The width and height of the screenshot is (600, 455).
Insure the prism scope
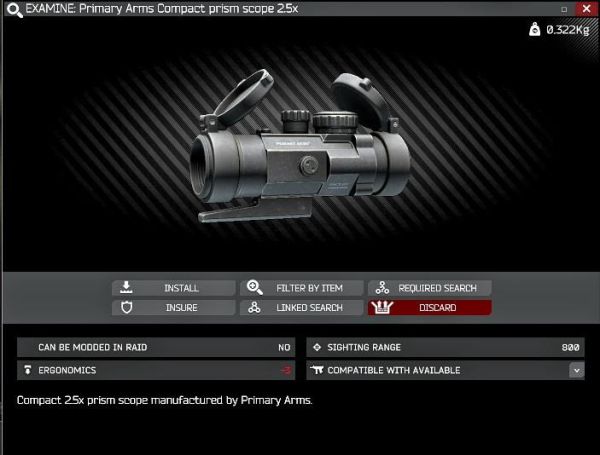point(174,308)
